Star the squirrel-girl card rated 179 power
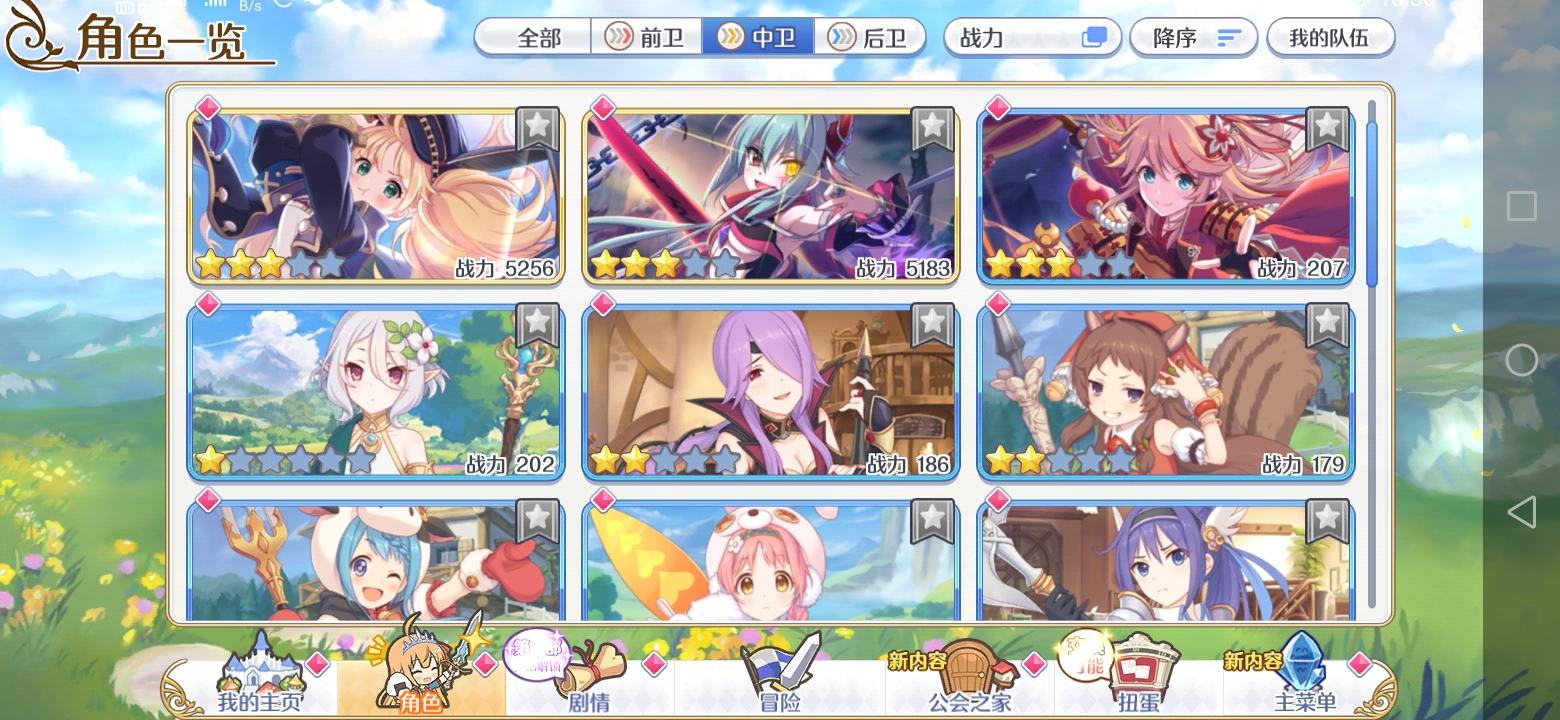This screenshot has width=1560, height=720. click(x=1327, y=321)
